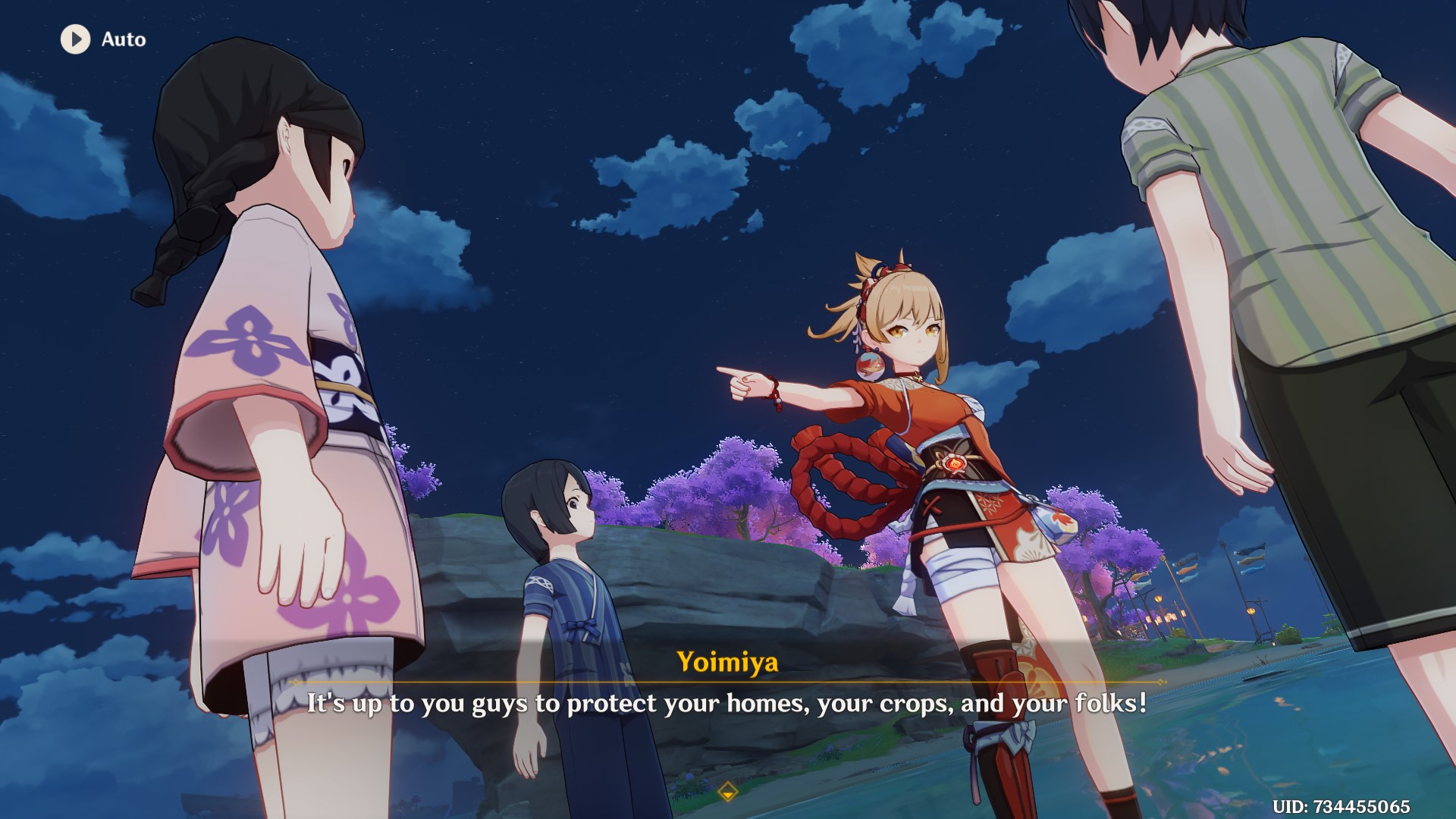Click the dialogue continue arrow
The image size is (1456, 819).
[727, 792]
